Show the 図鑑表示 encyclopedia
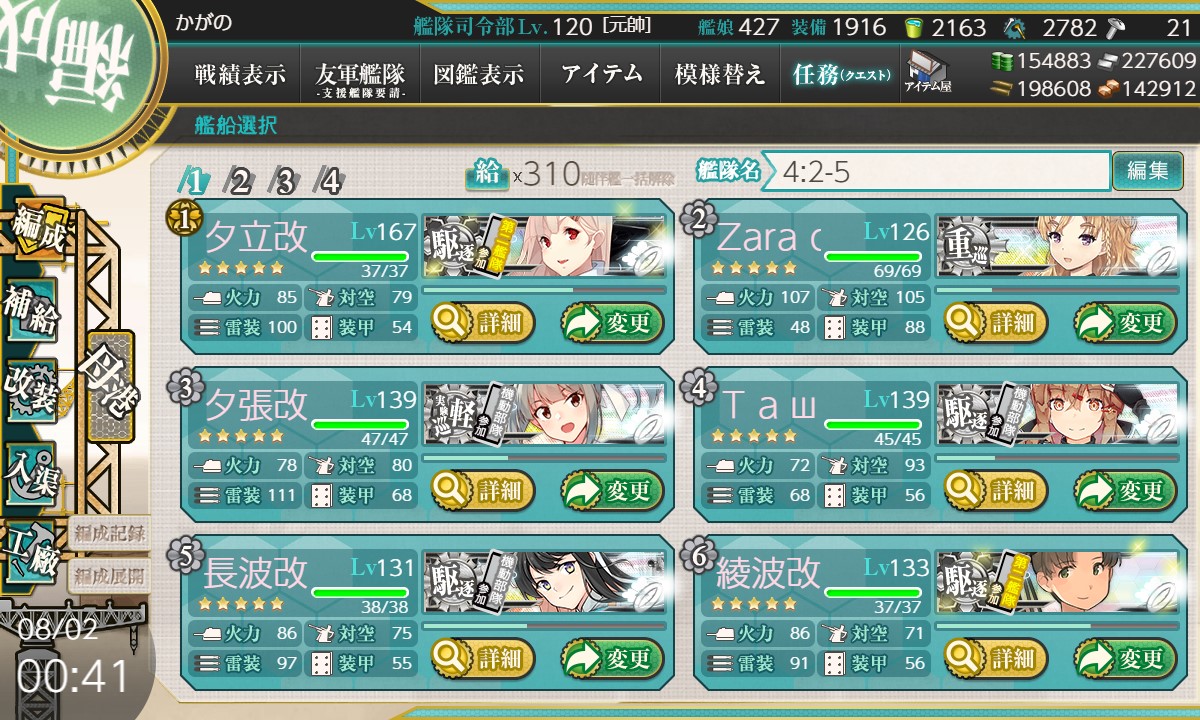Viewport: 1200px width, 720px height. [479, 75]
